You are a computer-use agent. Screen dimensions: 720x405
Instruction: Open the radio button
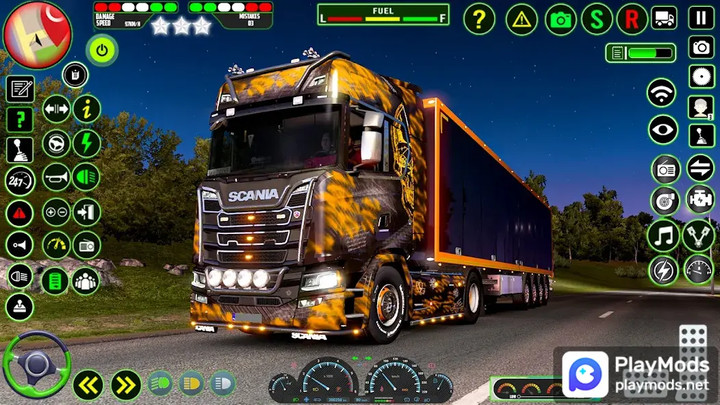pos(665,169)
